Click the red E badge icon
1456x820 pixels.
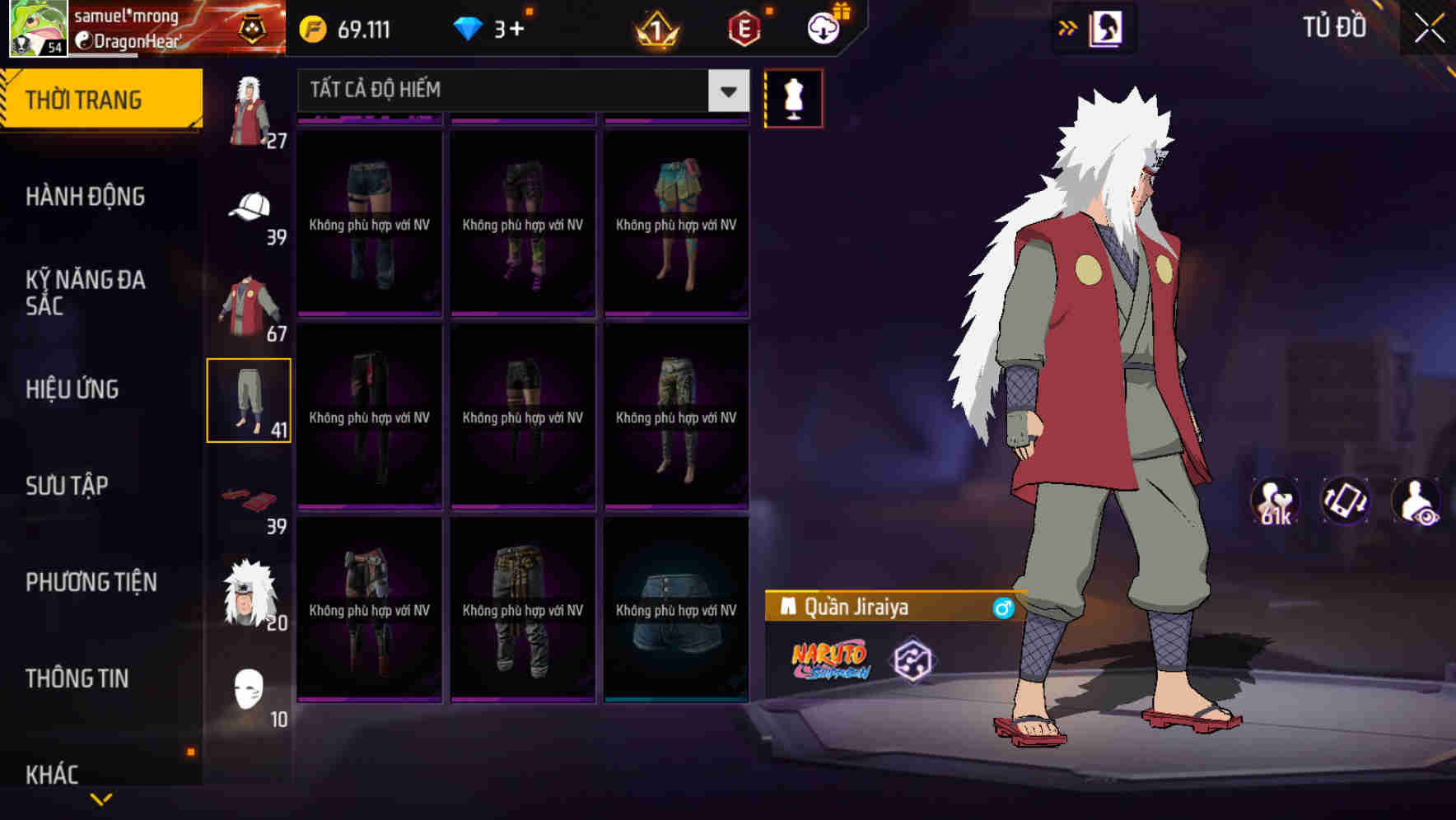[x=743, y=27]
